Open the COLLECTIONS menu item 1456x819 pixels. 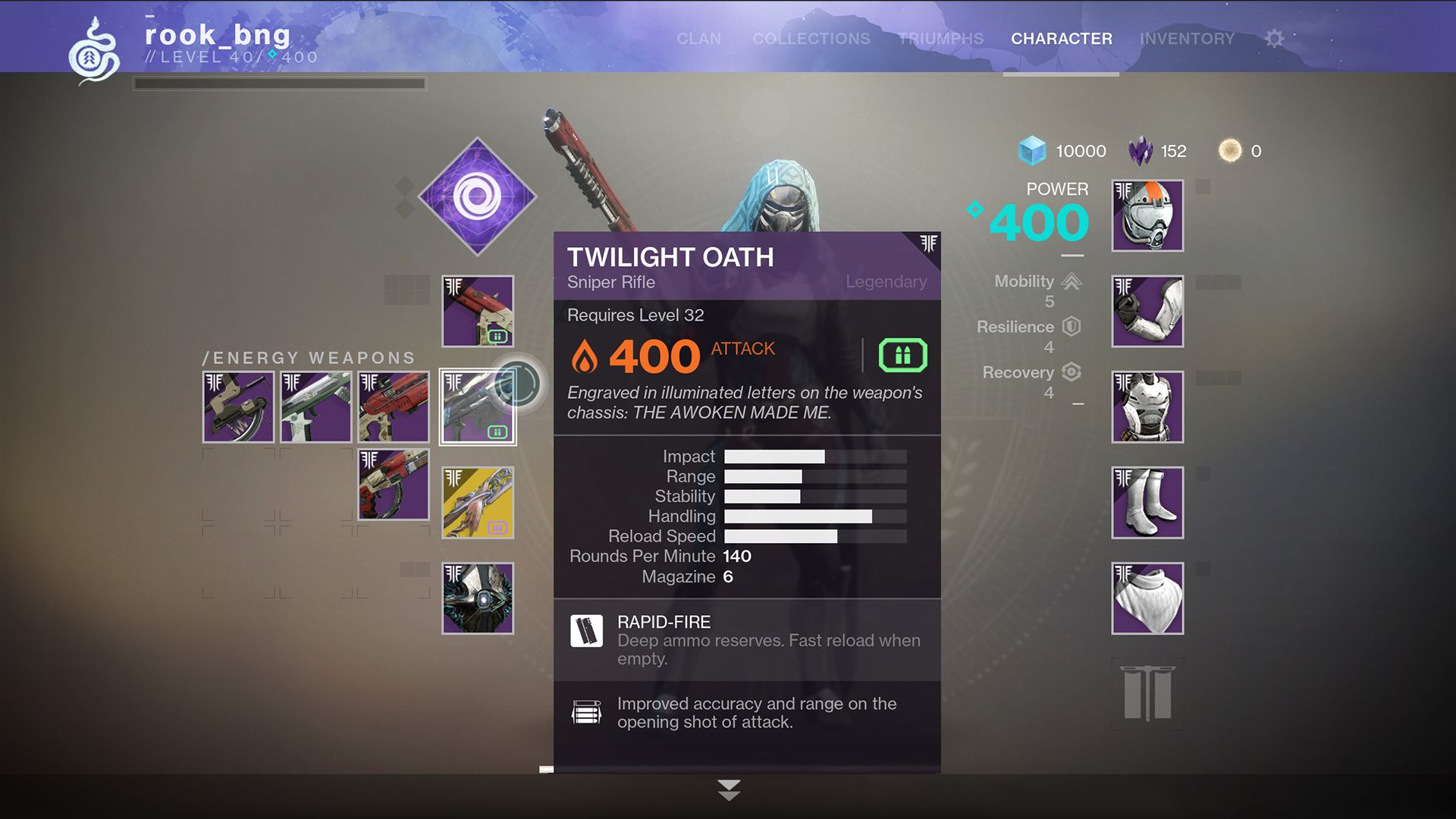[x=811, y=39]
